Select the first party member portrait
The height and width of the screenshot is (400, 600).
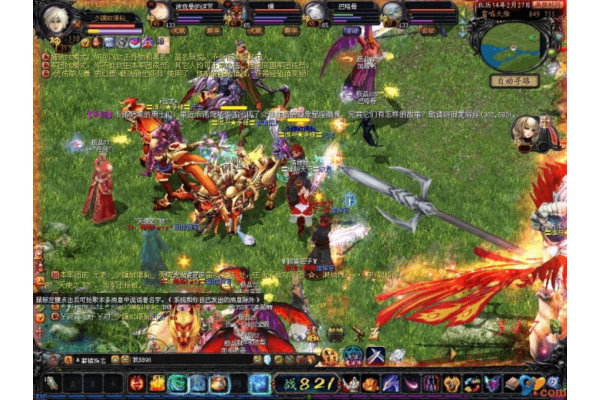coord(159,12)
